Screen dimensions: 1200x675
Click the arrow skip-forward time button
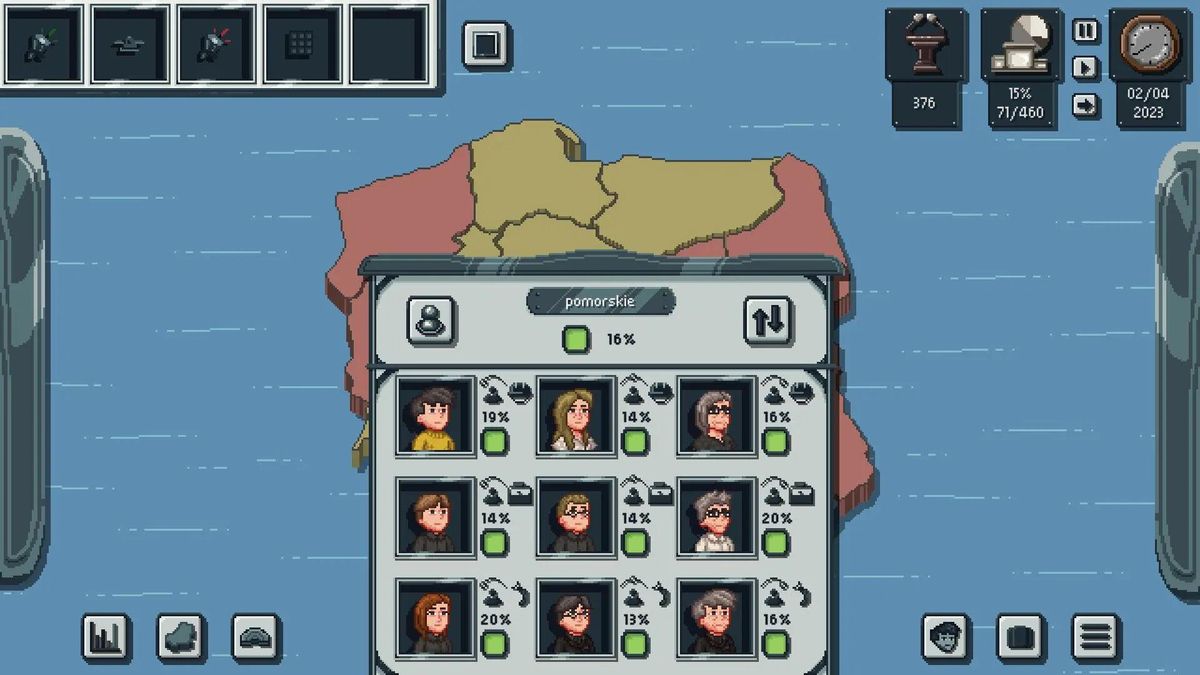click(1085, 105)
